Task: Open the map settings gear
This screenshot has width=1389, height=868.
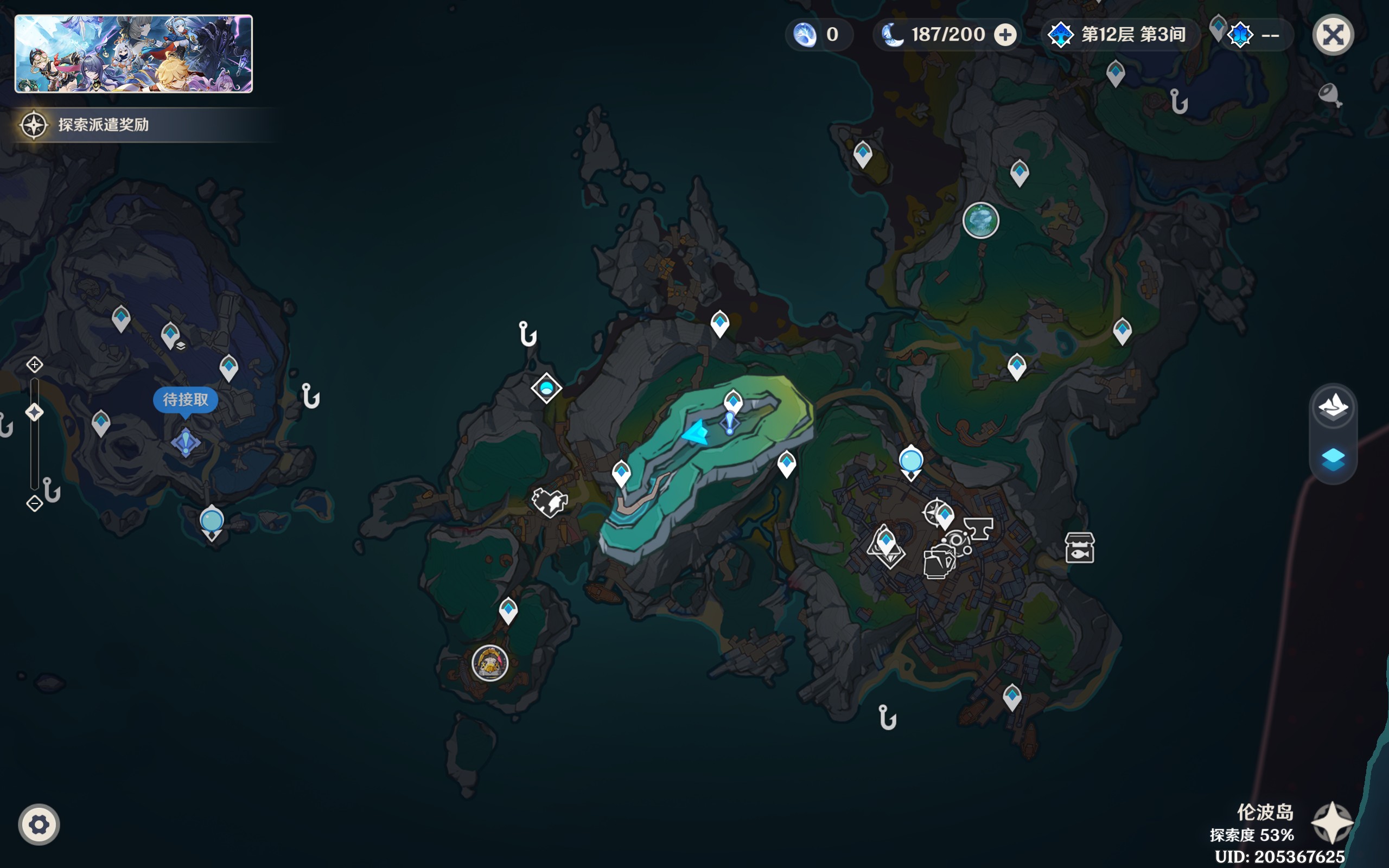Action: coord(39,825)
